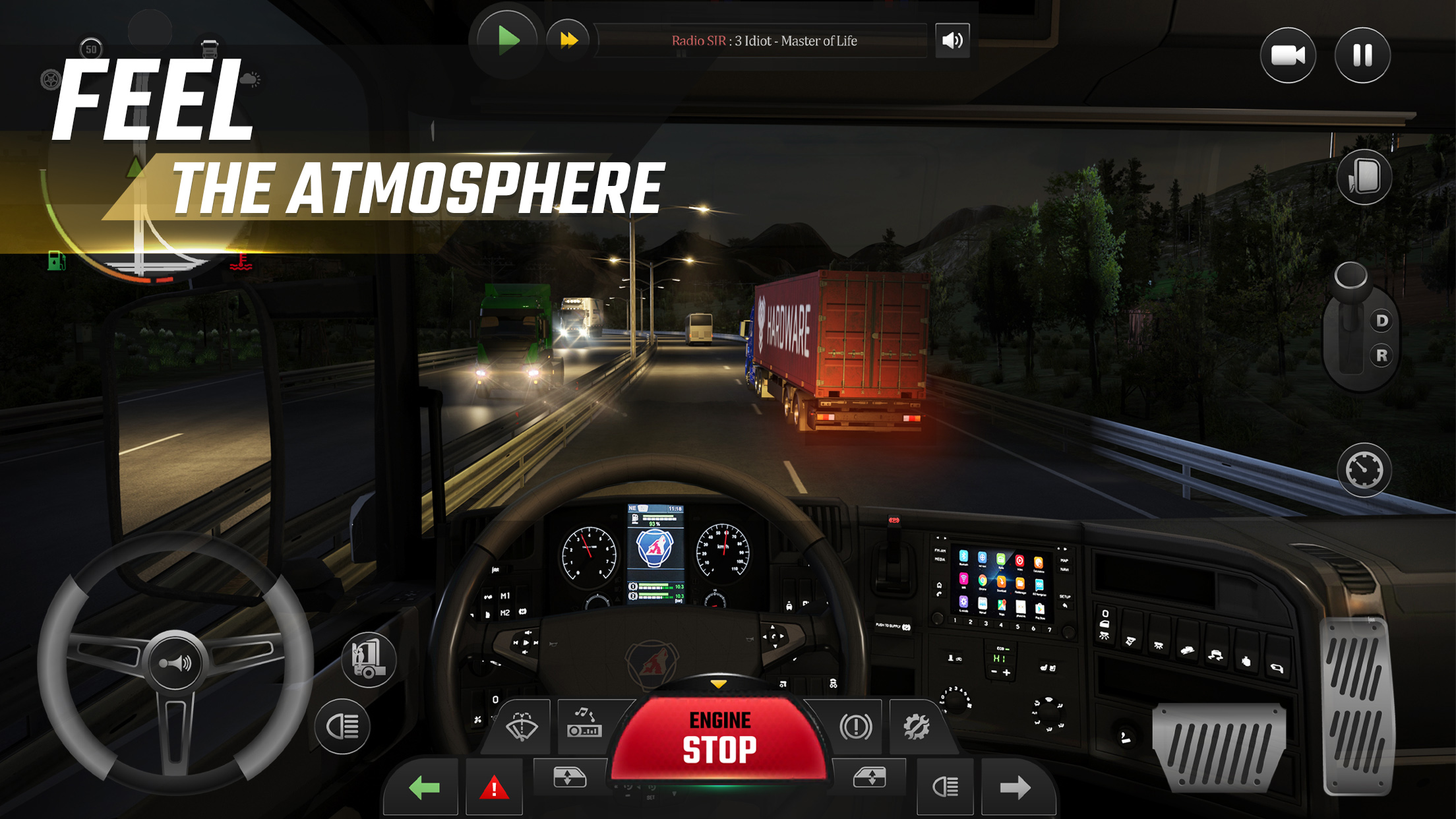Shift the gear selector to D

[x=1381, y=321]
